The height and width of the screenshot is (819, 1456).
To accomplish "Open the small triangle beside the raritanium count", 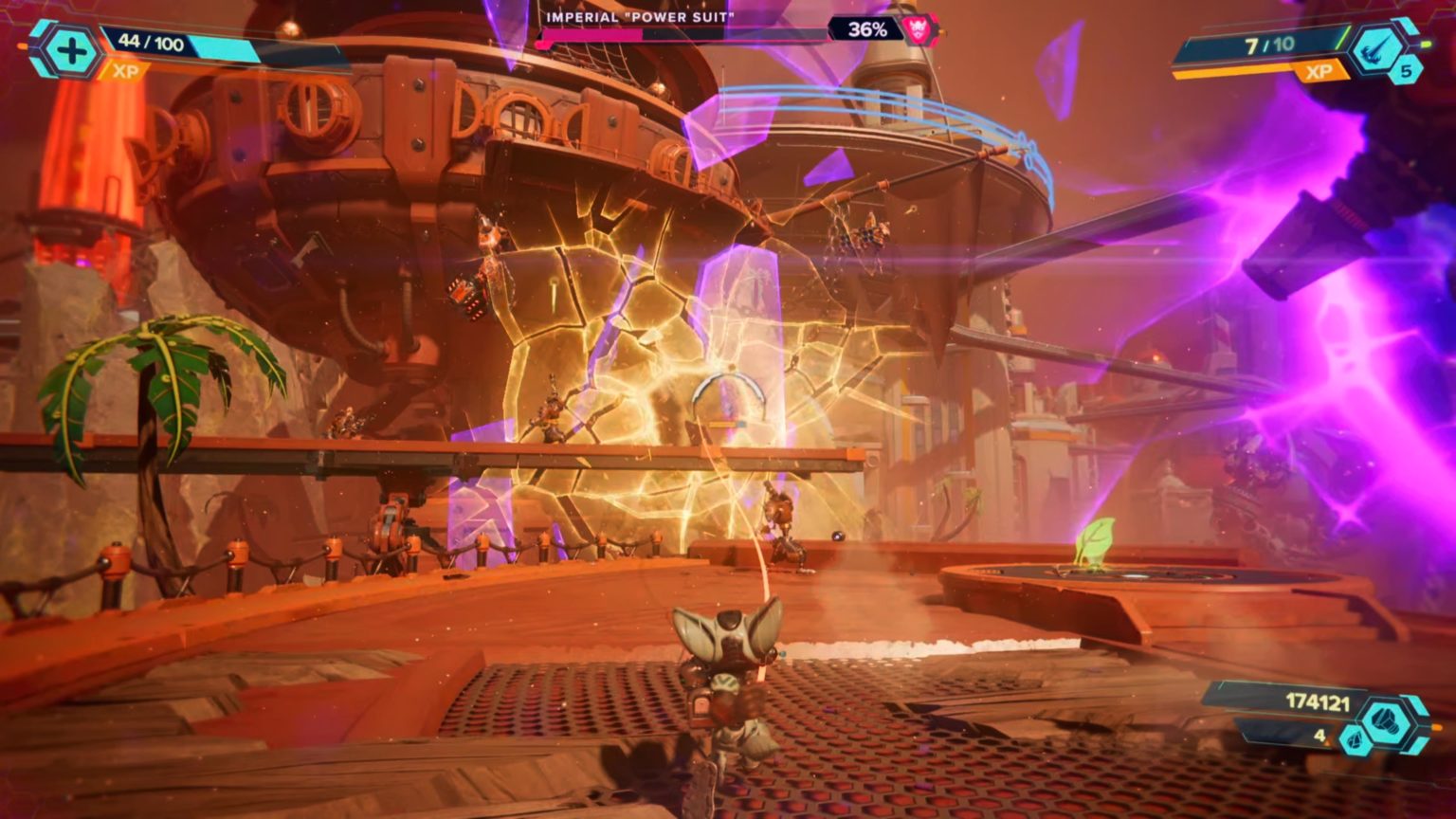I will (1328, 742).
